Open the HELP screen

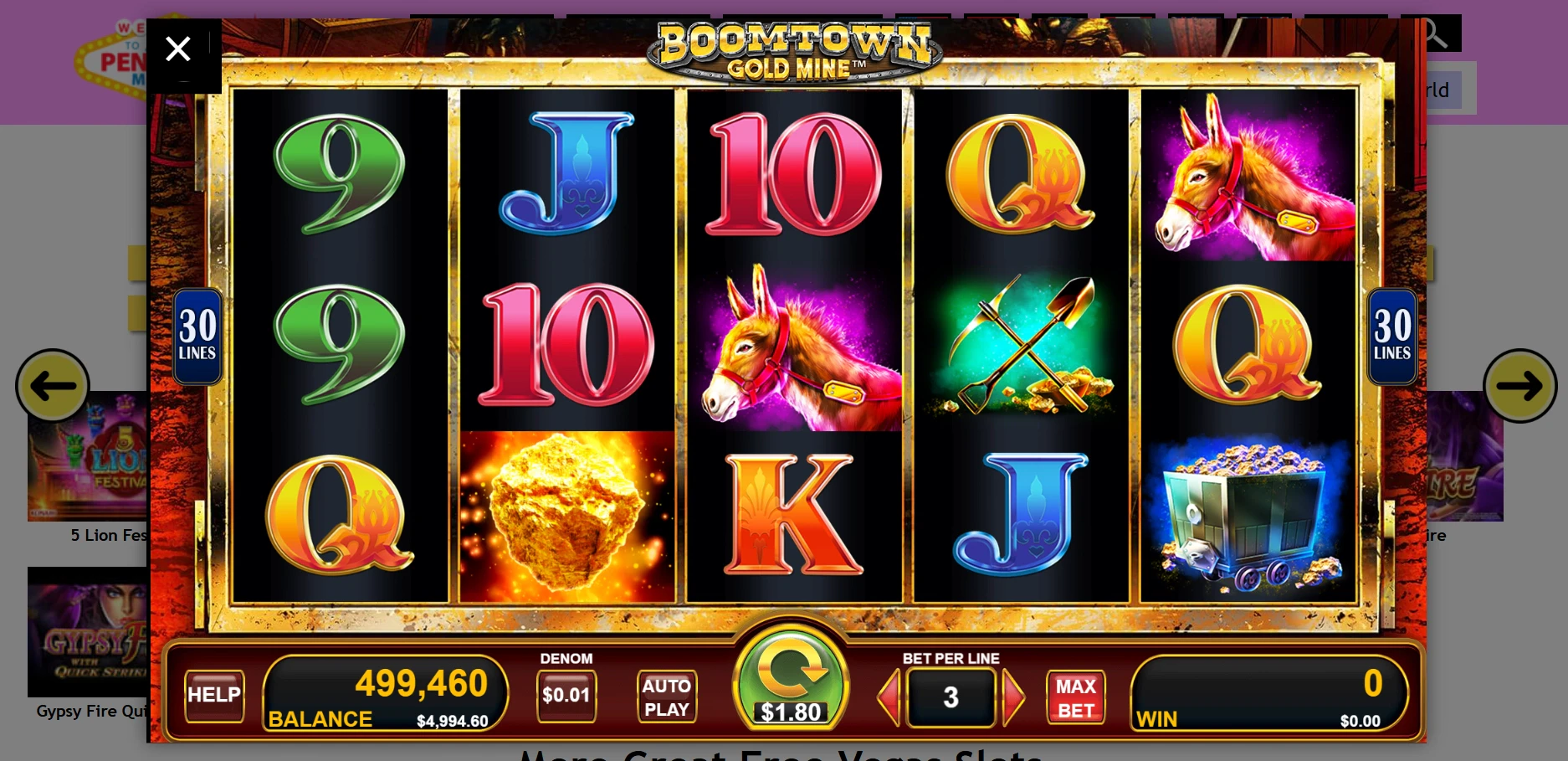[x=214, y=695]
